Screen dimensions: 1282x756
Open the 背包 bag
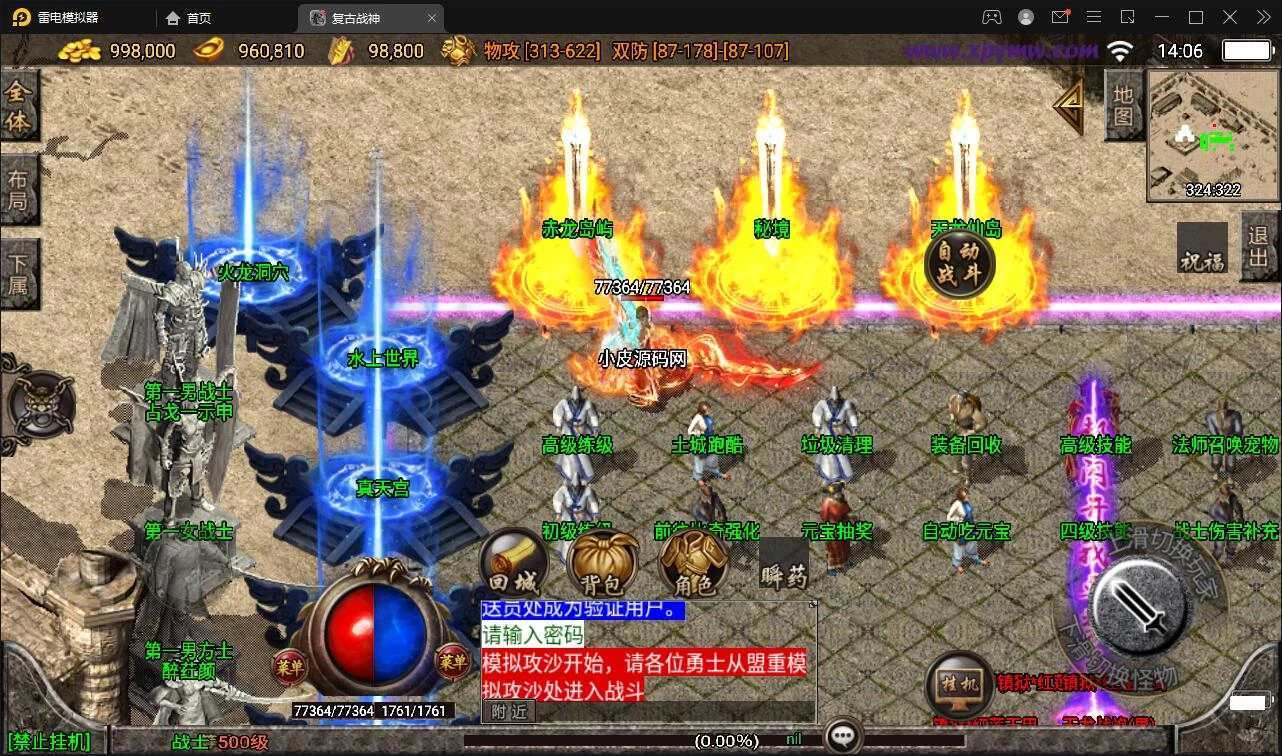point(602,566)
